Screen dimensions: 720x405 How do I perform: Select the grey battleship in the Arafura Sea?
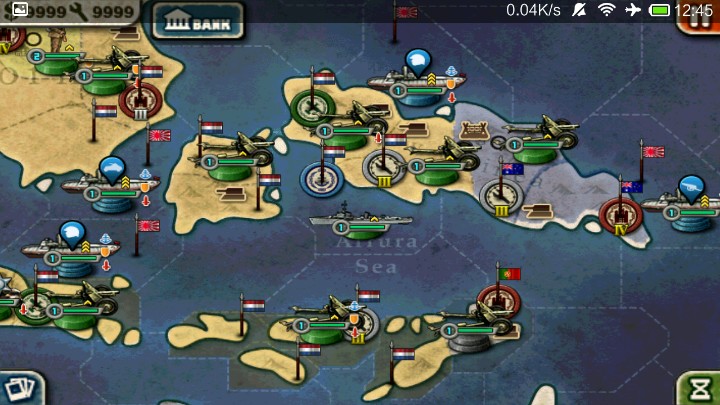tap(350, 219)
